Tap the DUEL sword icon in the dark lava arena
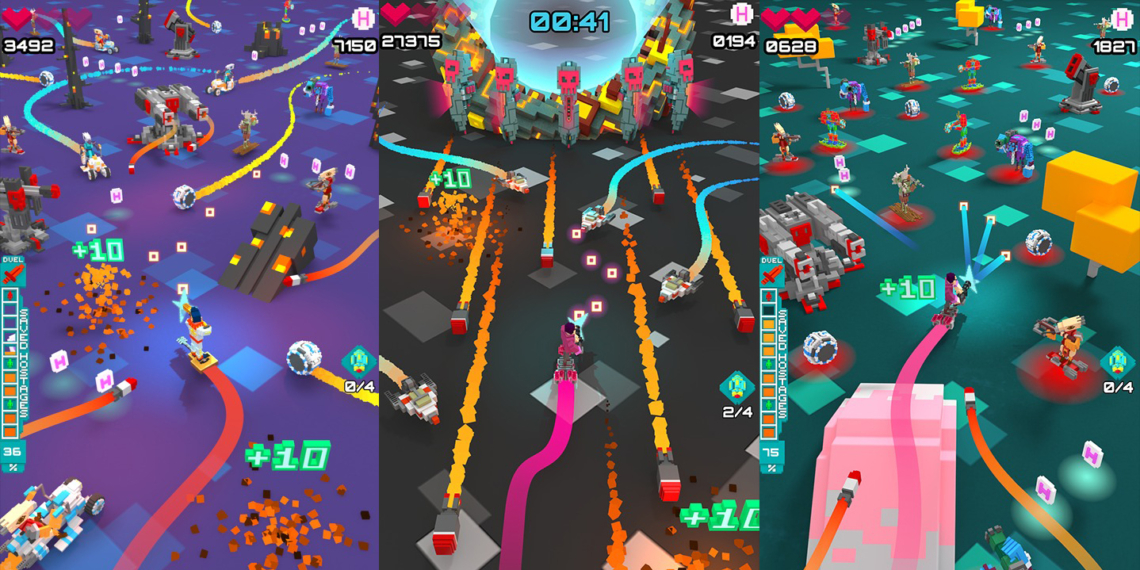Screen dimensions: 1140x570 [x=391, y=275]
